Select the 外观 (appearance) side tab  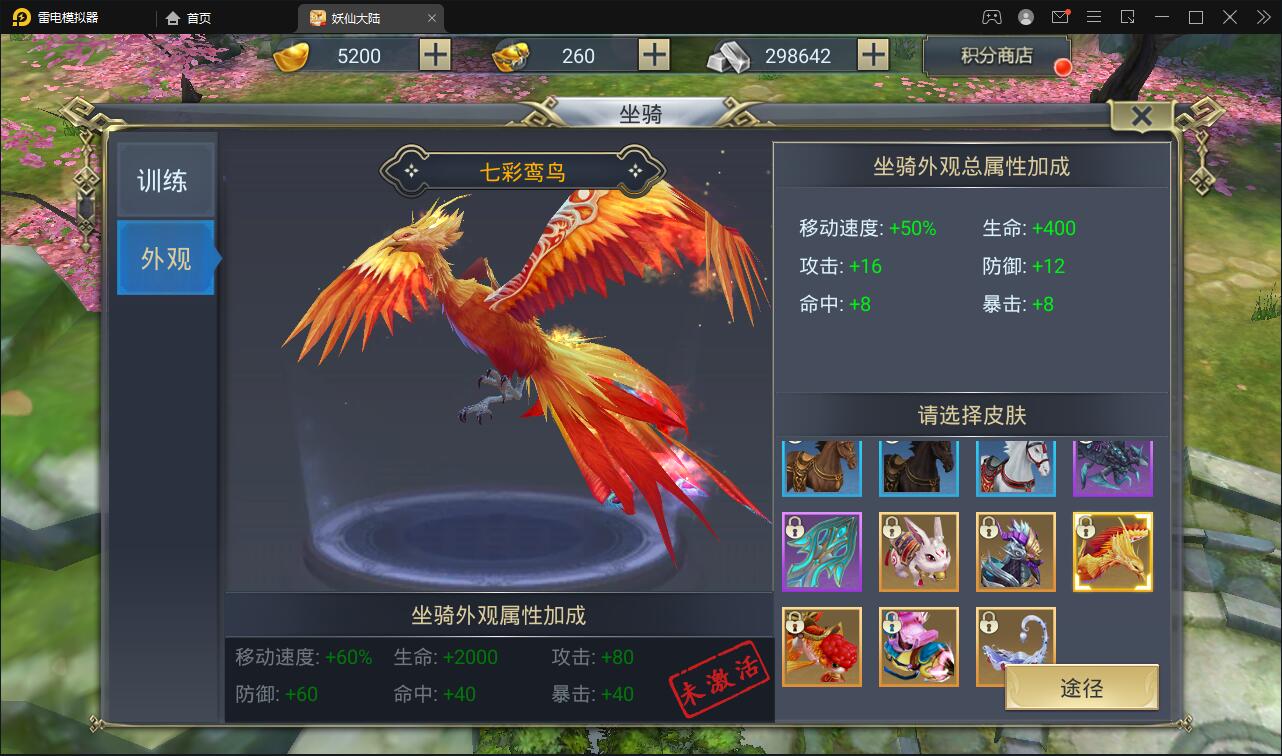coord(165,258)
